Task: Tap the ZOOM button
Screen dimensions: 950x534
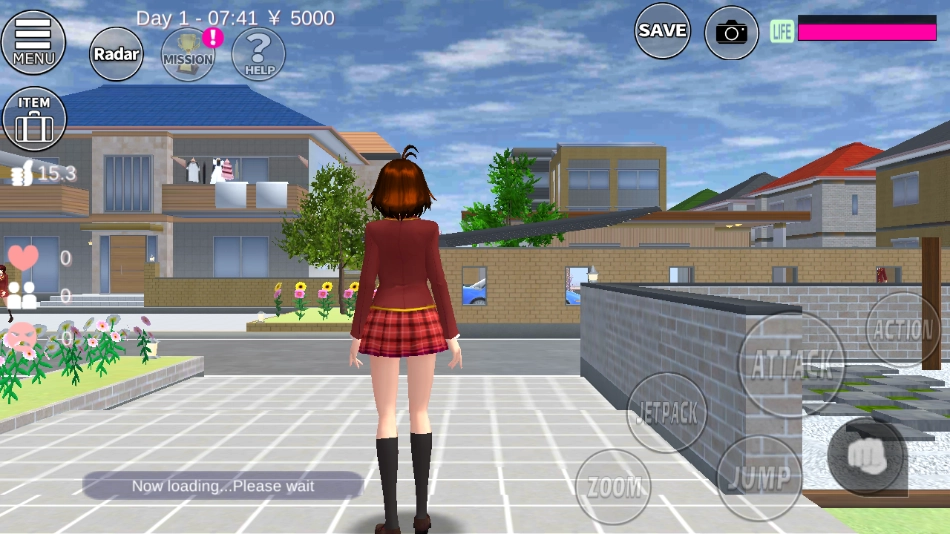Action: [x=613, y=487]
